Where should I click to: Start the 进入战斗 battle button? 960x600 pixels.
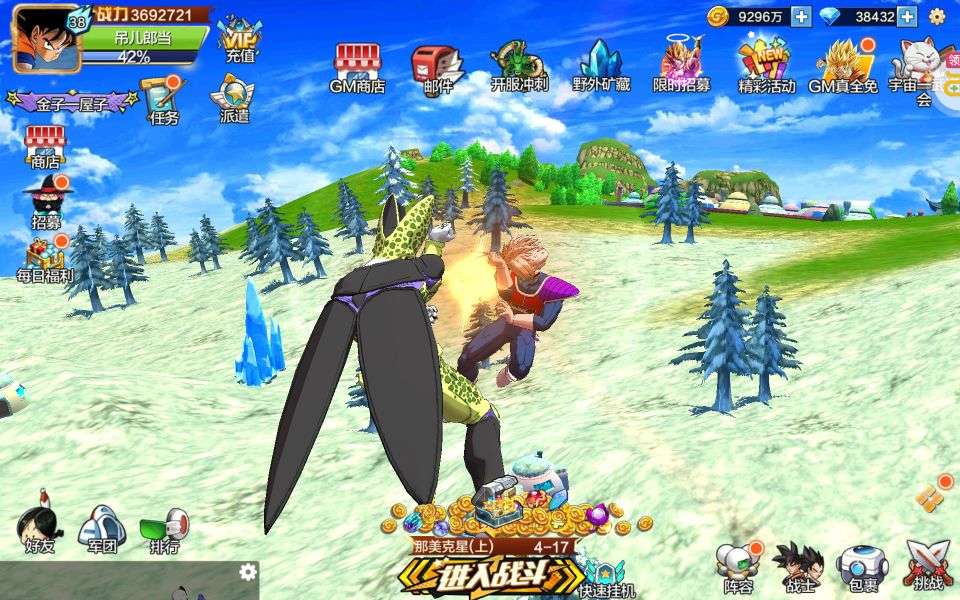point(491,576)
